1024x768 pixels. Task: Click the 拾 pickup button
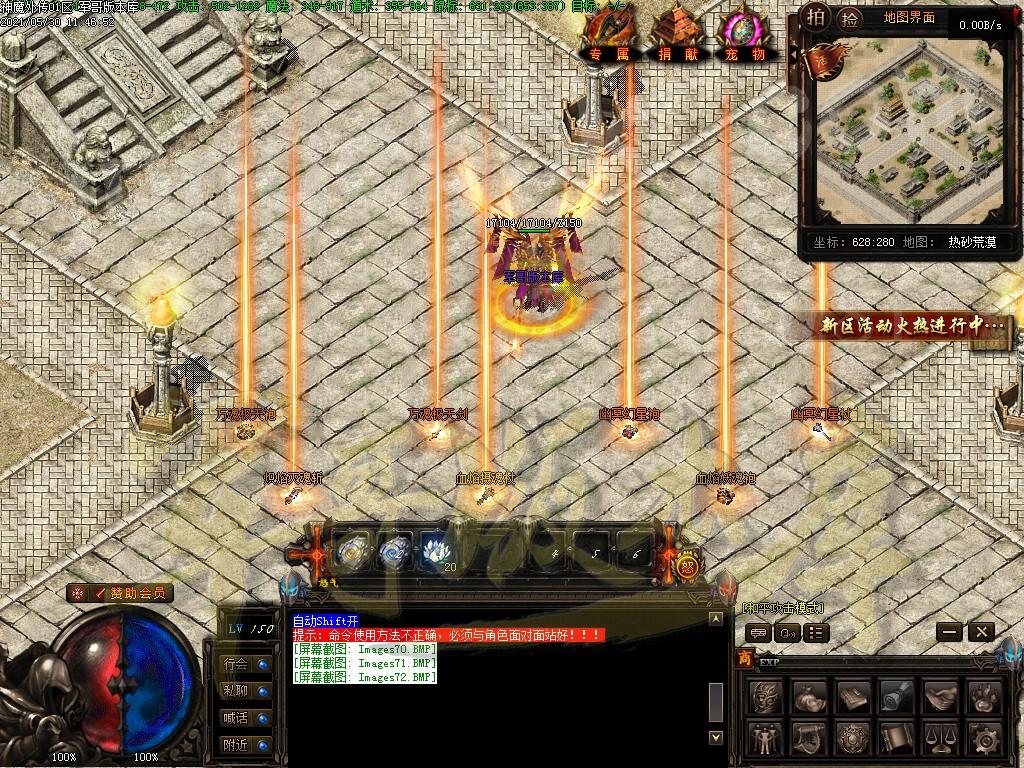tap(849, 18)
